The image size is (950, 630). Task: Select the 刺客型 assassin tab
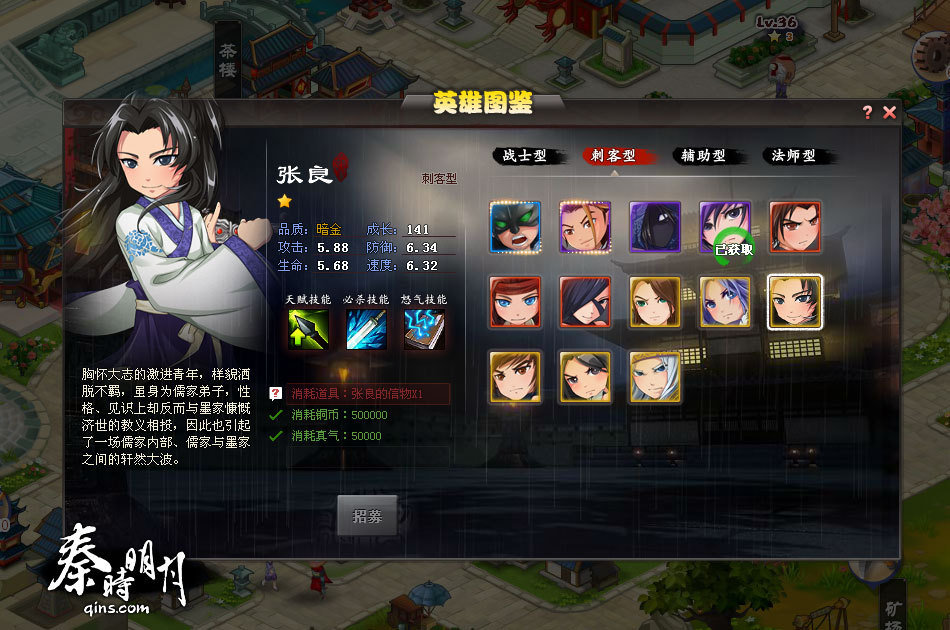[613, 156]
